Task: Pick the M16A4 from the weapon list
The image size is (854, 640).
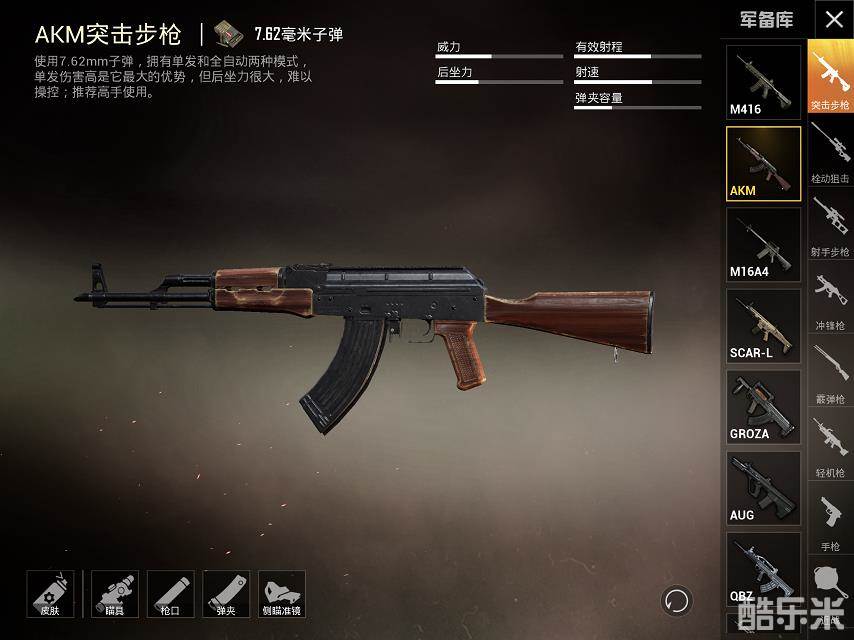Action: point(763,245)
